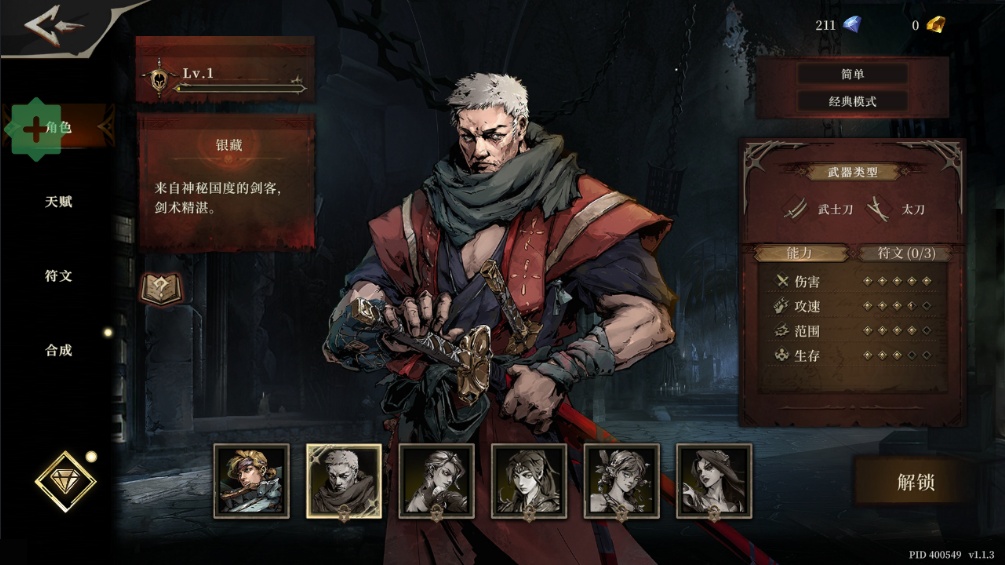Change the 简单 difficulty setting

coord(852,74)
